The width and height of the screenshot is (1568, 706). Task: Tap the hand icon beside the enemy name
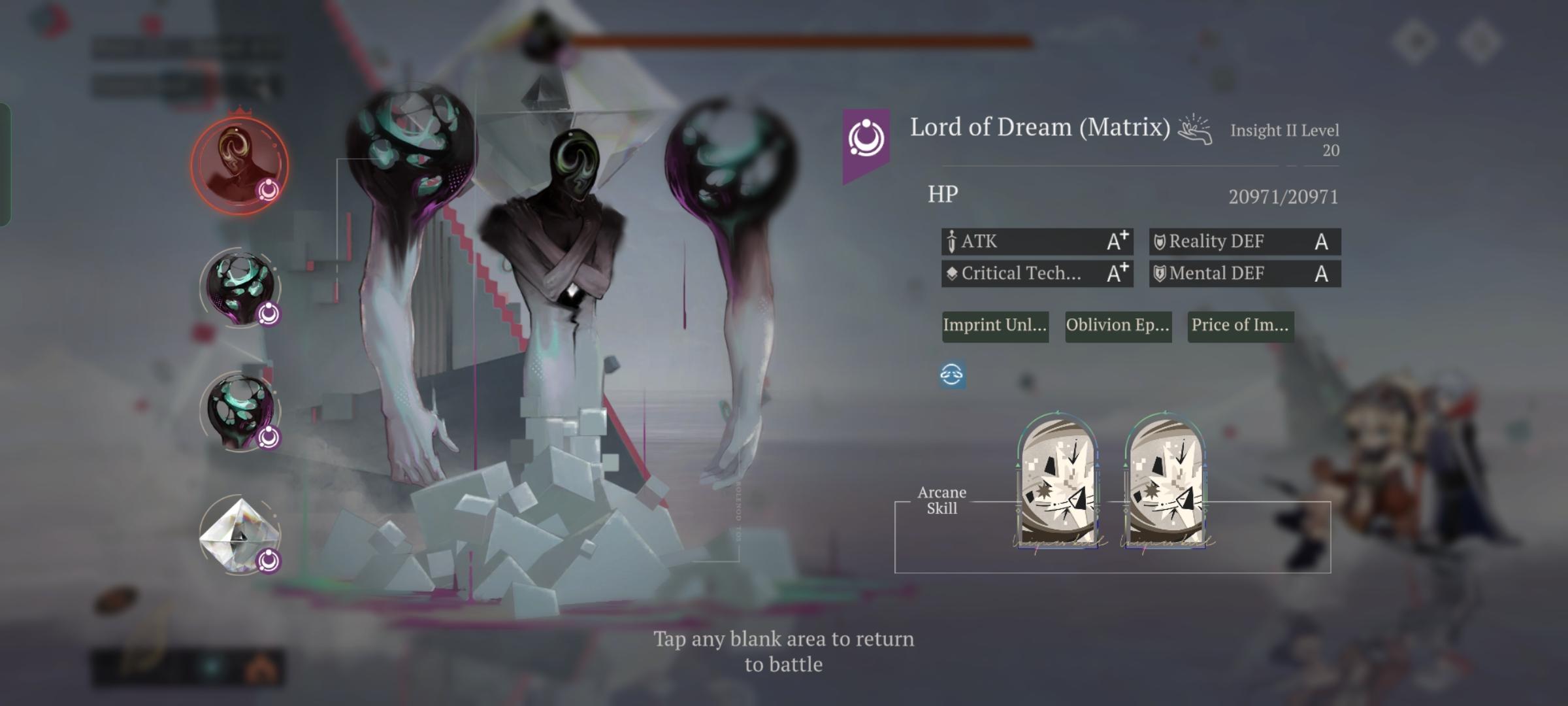(1195, 129)
